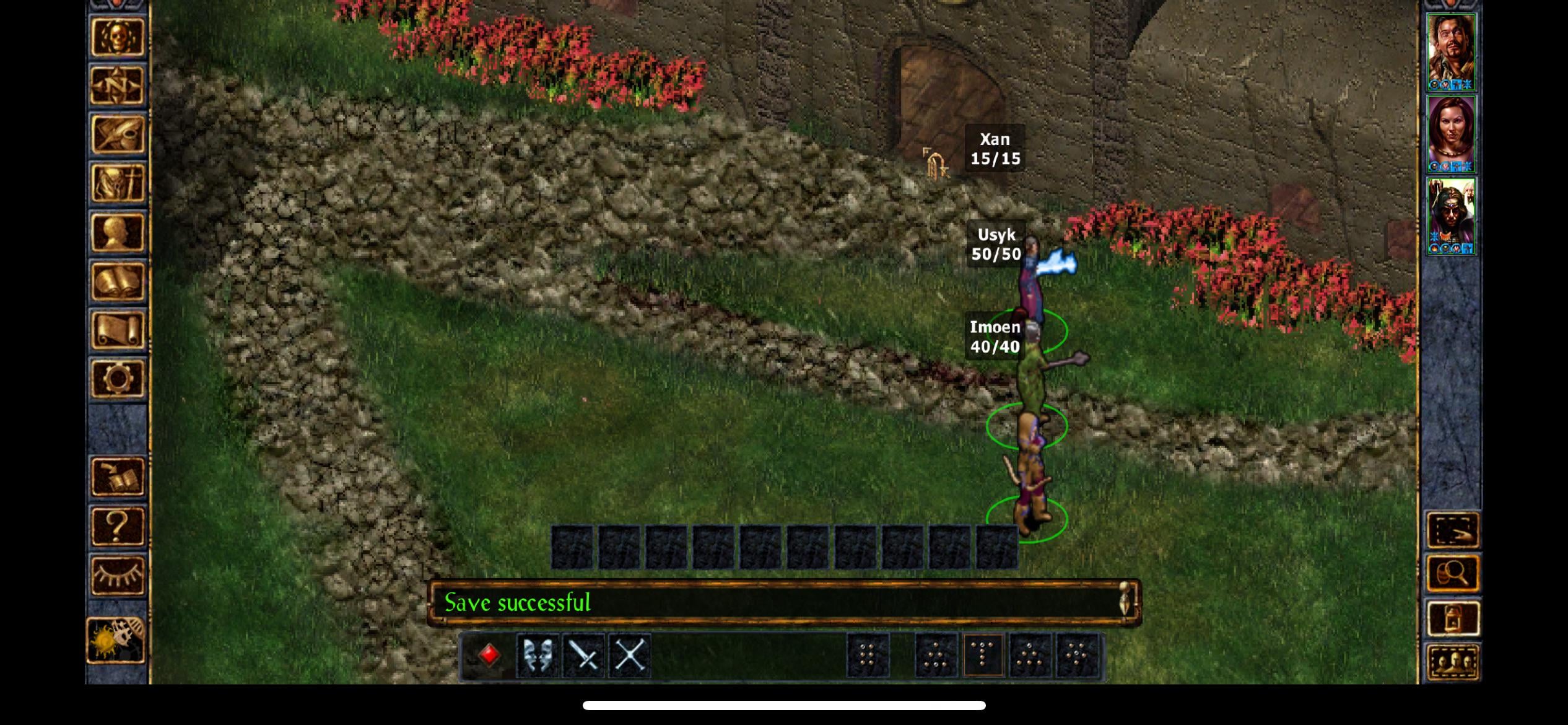The width and height of the screenshot is (1568, 725).
Task: Open the journal quill-and-book icon
Action: tap(117, 134)
